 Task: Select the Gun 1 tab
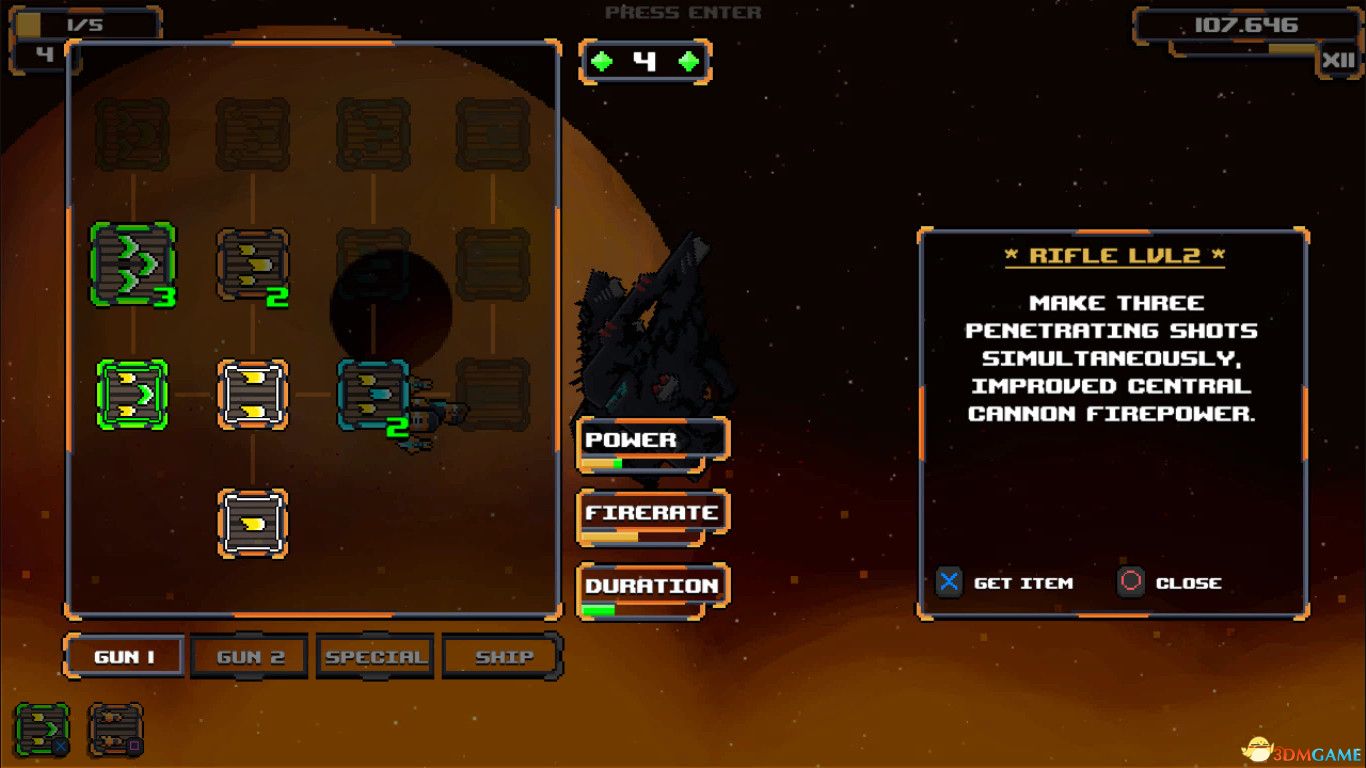coord(124,657)
